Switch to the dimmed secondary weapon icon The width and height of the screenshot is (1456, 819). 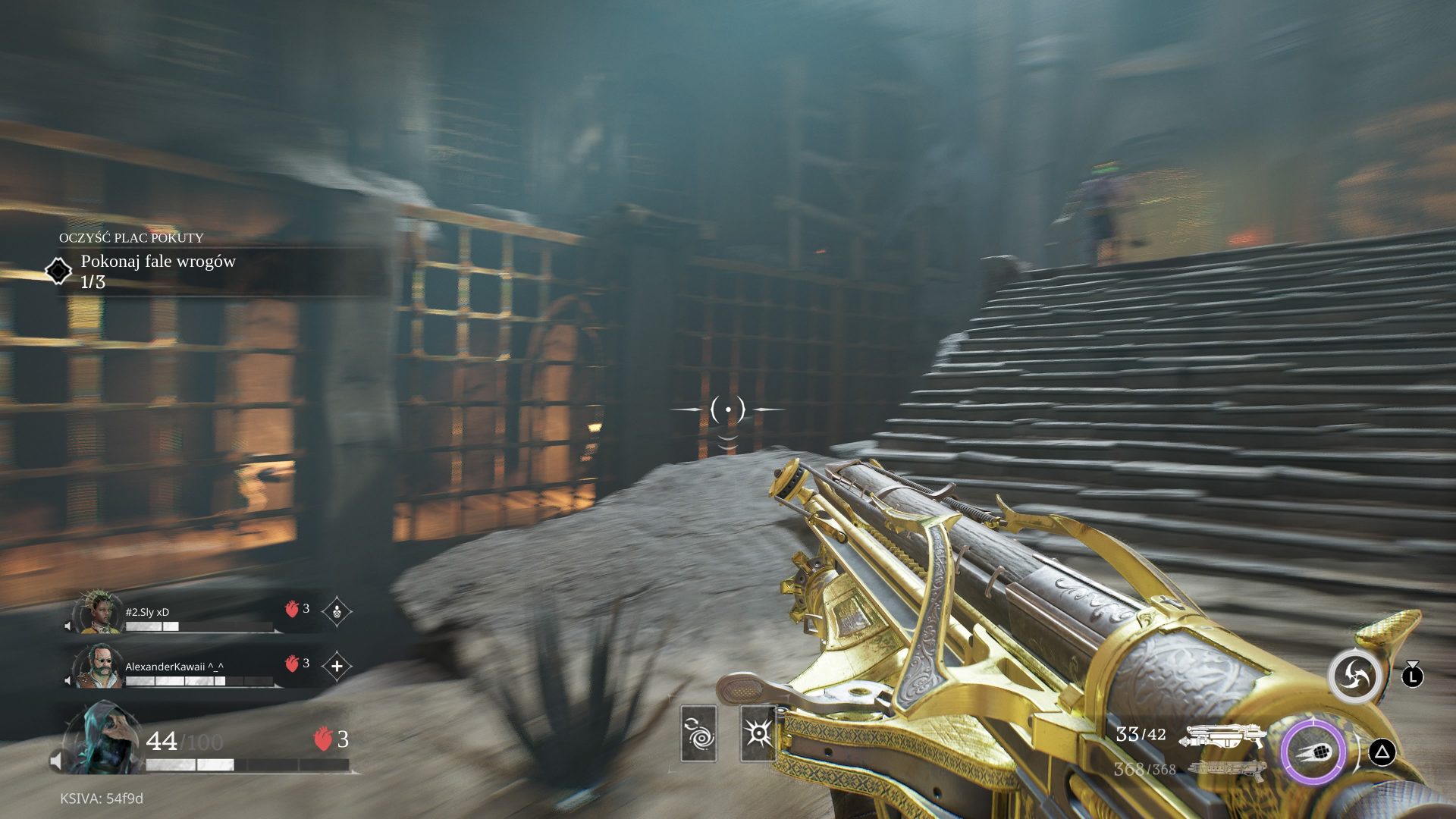pyautogui.click(x=1225, y=769)
